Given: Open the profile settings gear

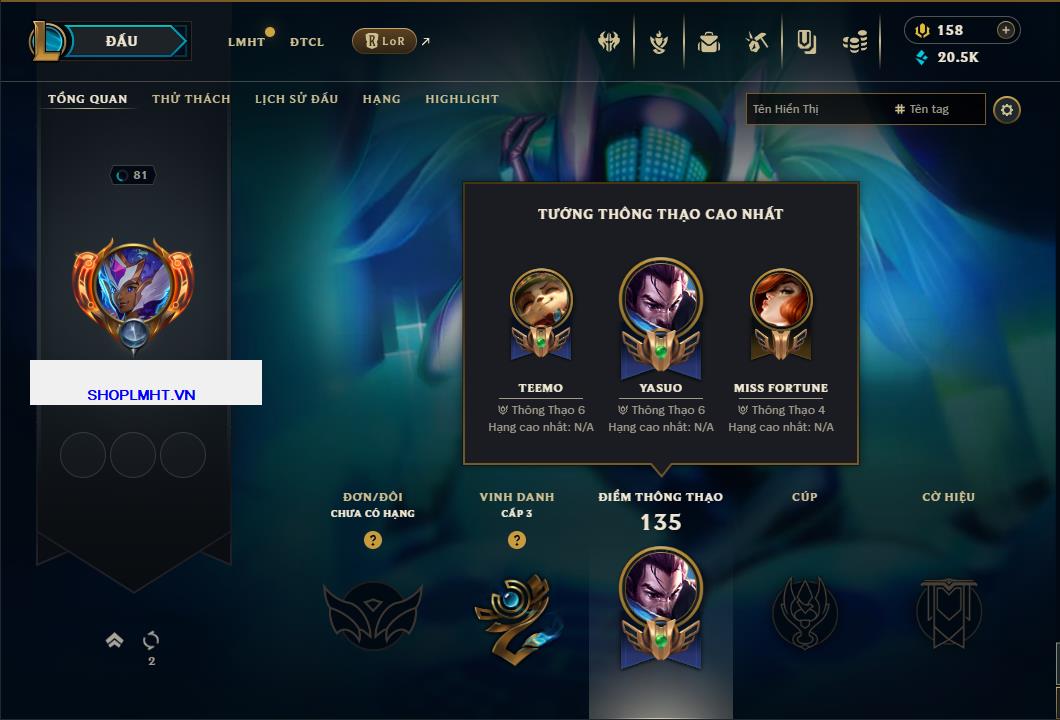Looking at the screenshot, I should (x=1007, y=109).
